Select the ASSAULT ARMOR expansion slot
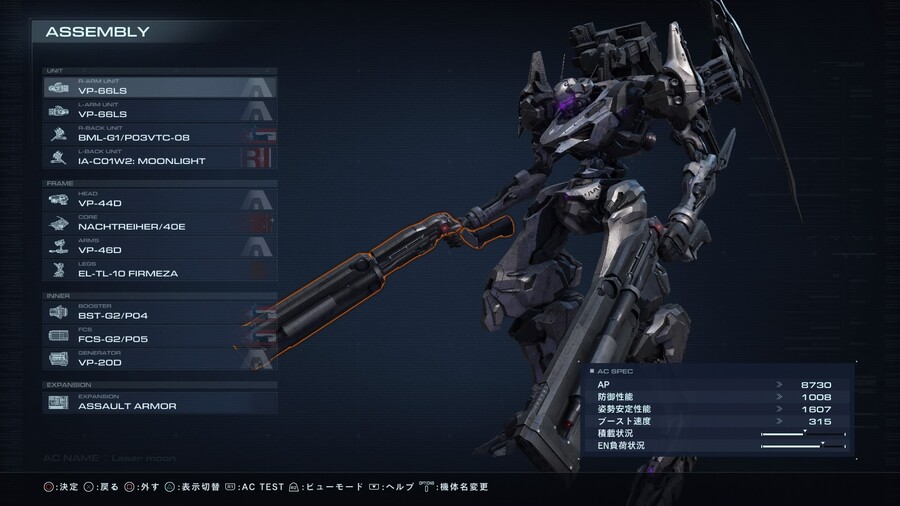 tap(160, 403)
